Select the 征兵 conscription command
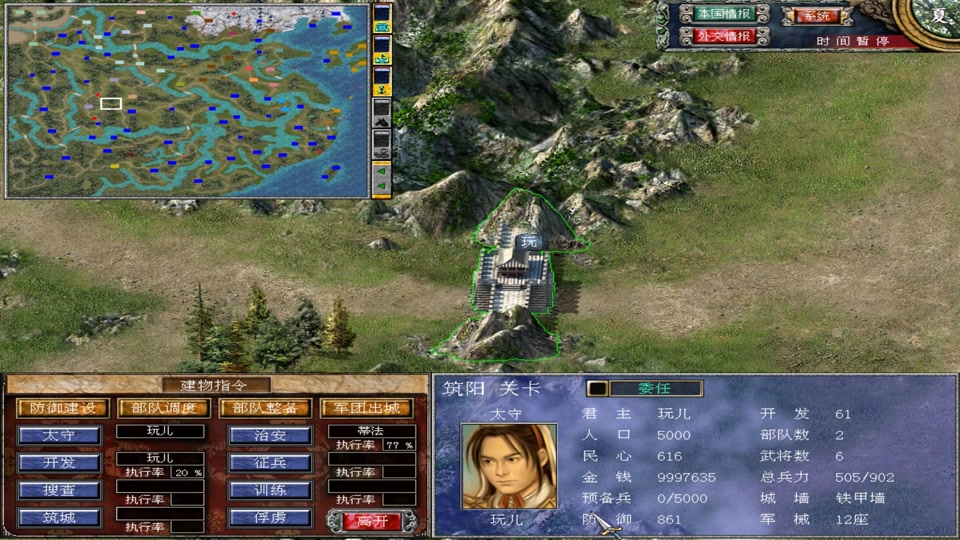This screenshot has height=540, width=960. click(x=270, y=463)
